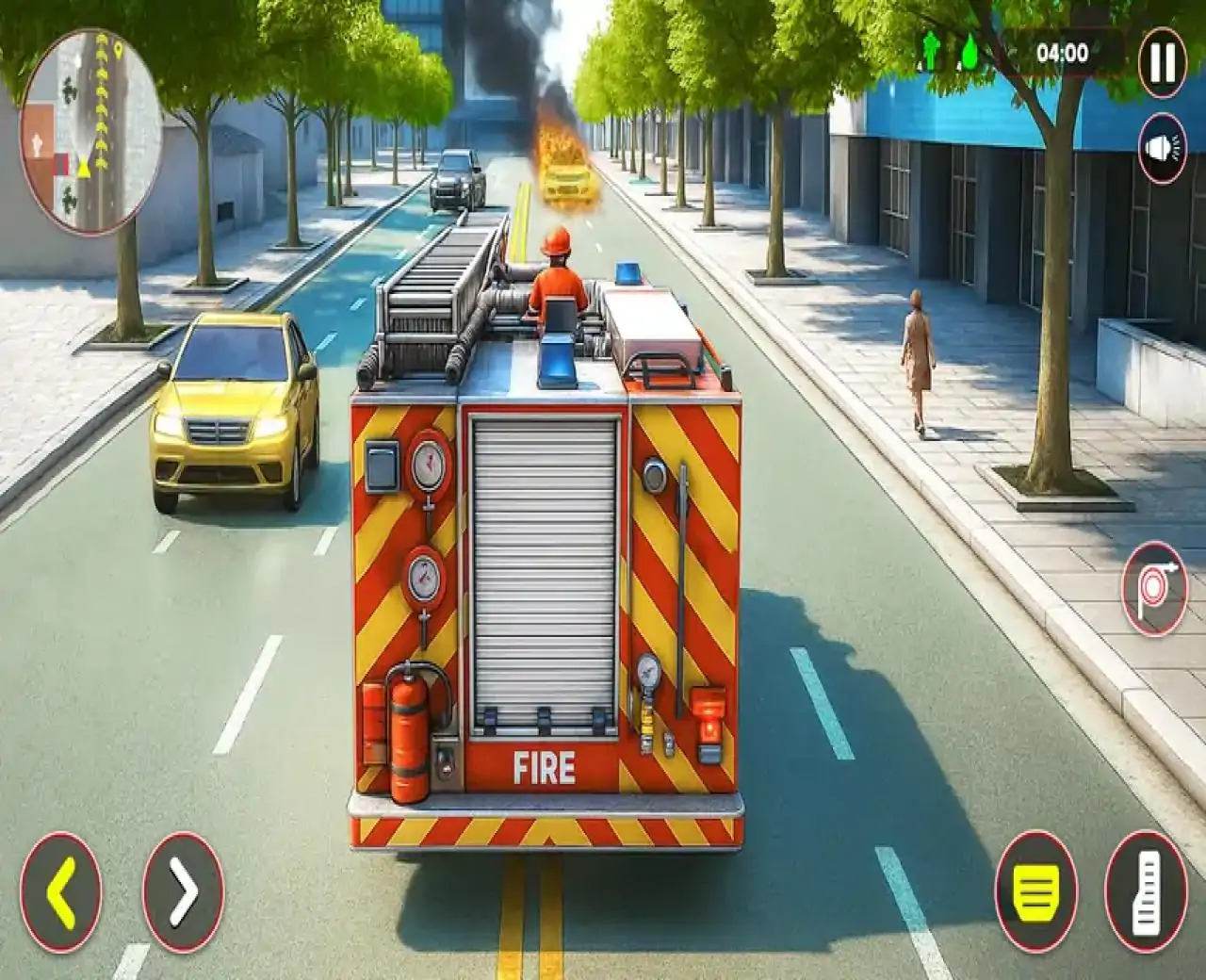The image size is (1206, 980).
Task: Tap the yellow location pin on minimap
Action: (118, 49)
